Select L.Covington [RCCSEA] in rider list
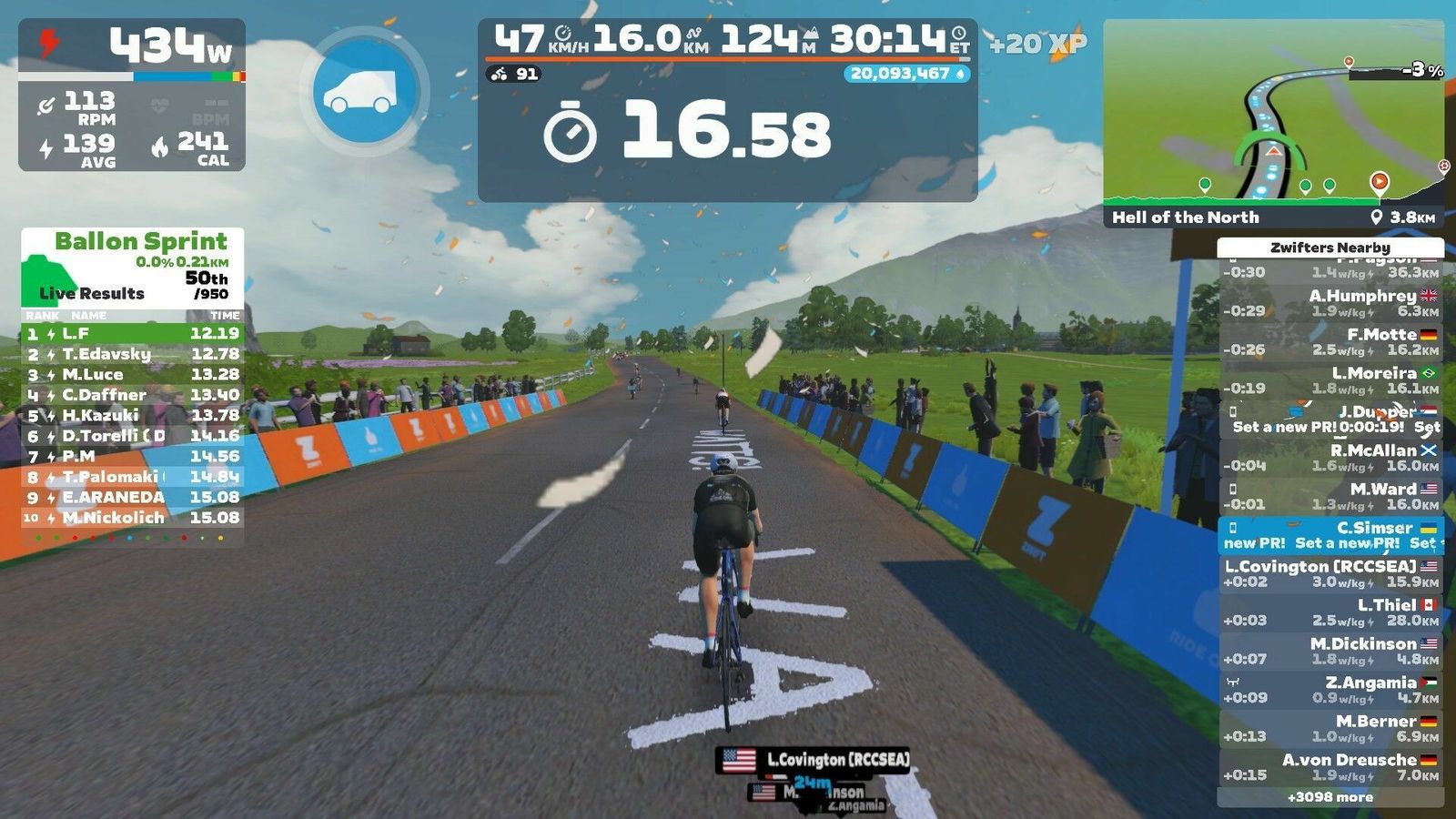This screenshot has height=819, width=1456. tap(1330, 574)
